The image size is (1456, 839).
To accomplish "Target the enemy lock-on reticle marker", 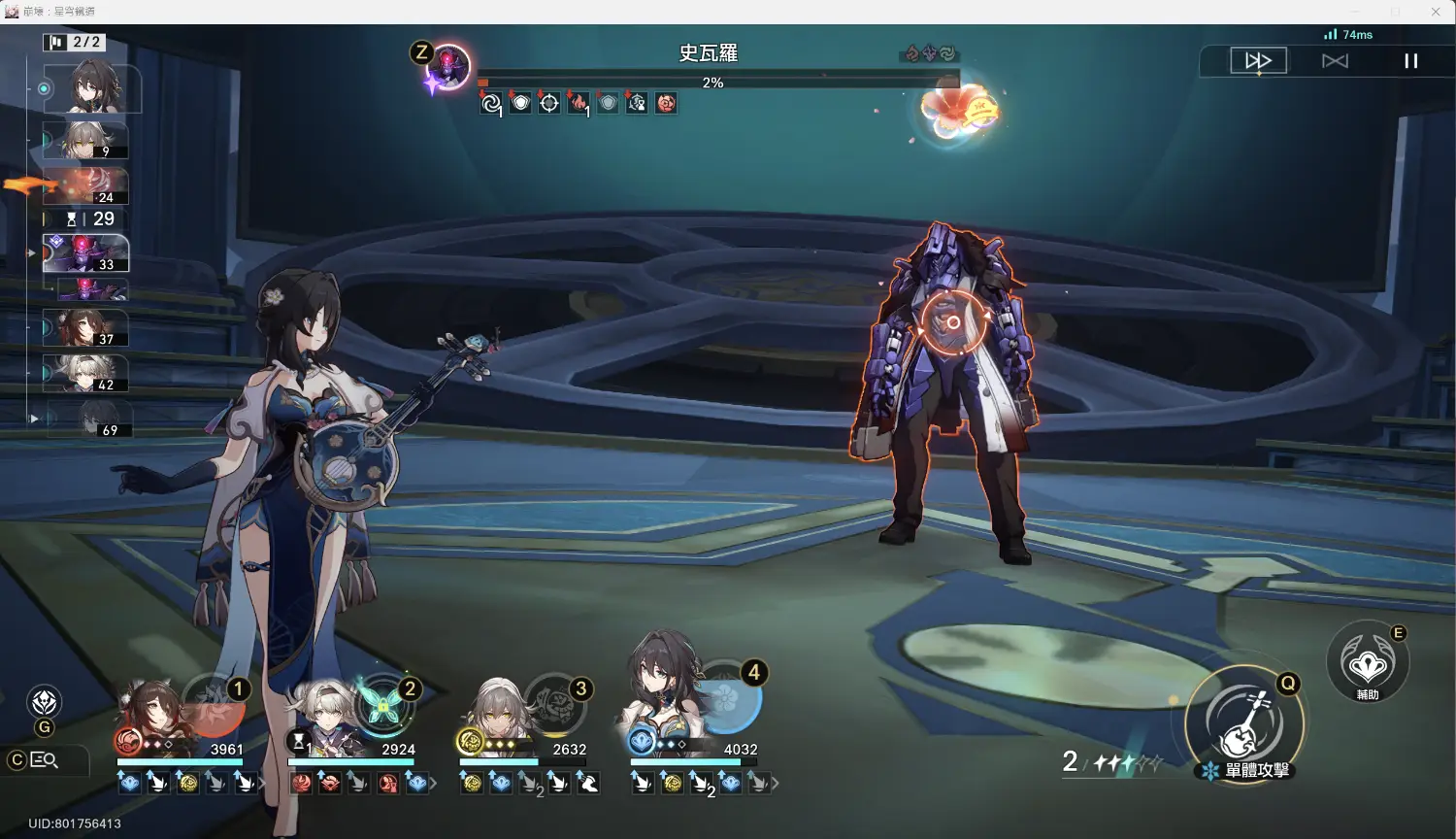I will pos(953,322).
